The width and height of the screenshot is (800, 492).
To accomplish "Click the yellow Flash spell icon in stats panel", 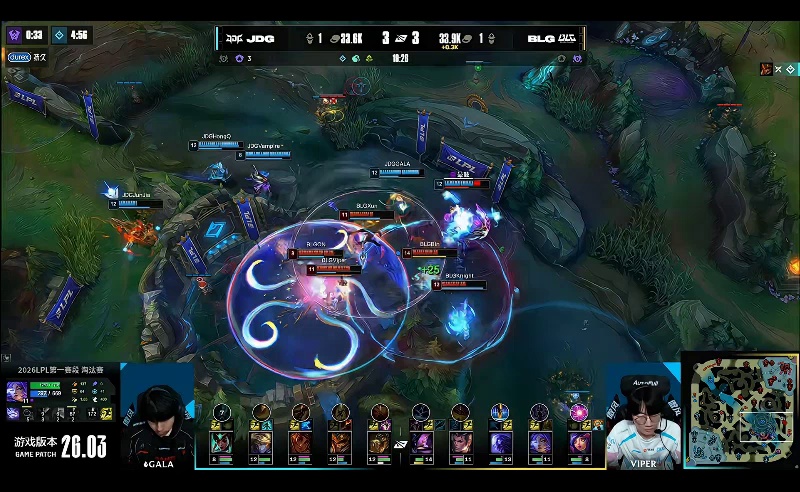I will 106,413.
